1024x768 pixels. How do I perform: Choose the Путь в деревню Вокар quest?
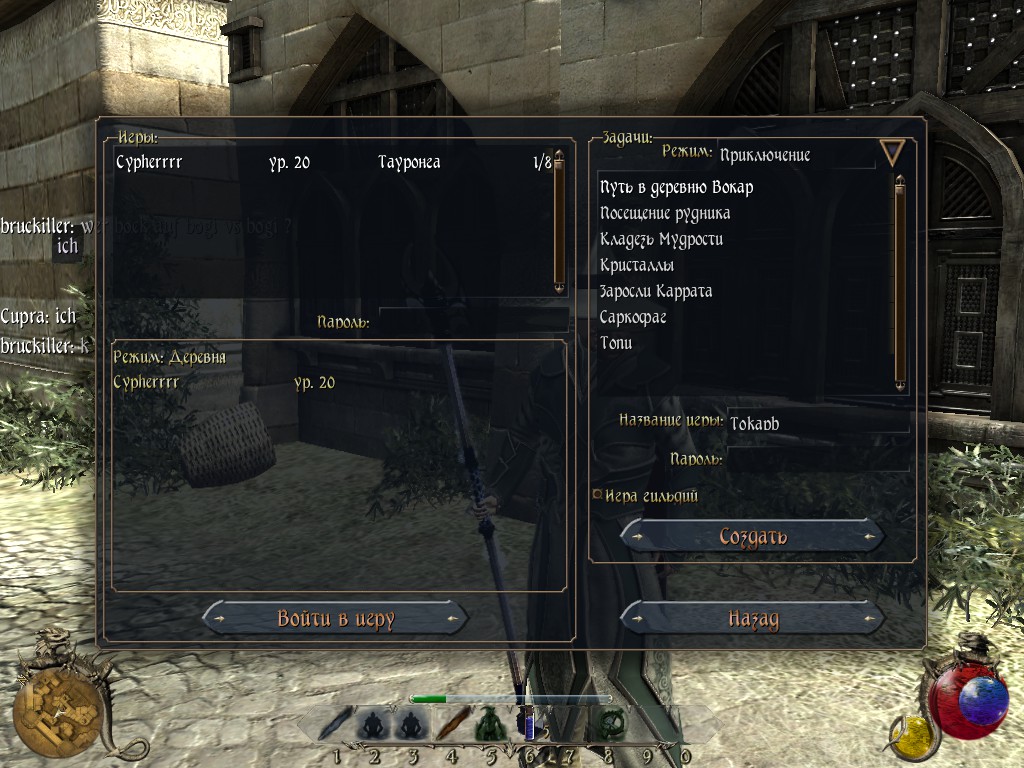pyautogui.click(x=677, y=187)
